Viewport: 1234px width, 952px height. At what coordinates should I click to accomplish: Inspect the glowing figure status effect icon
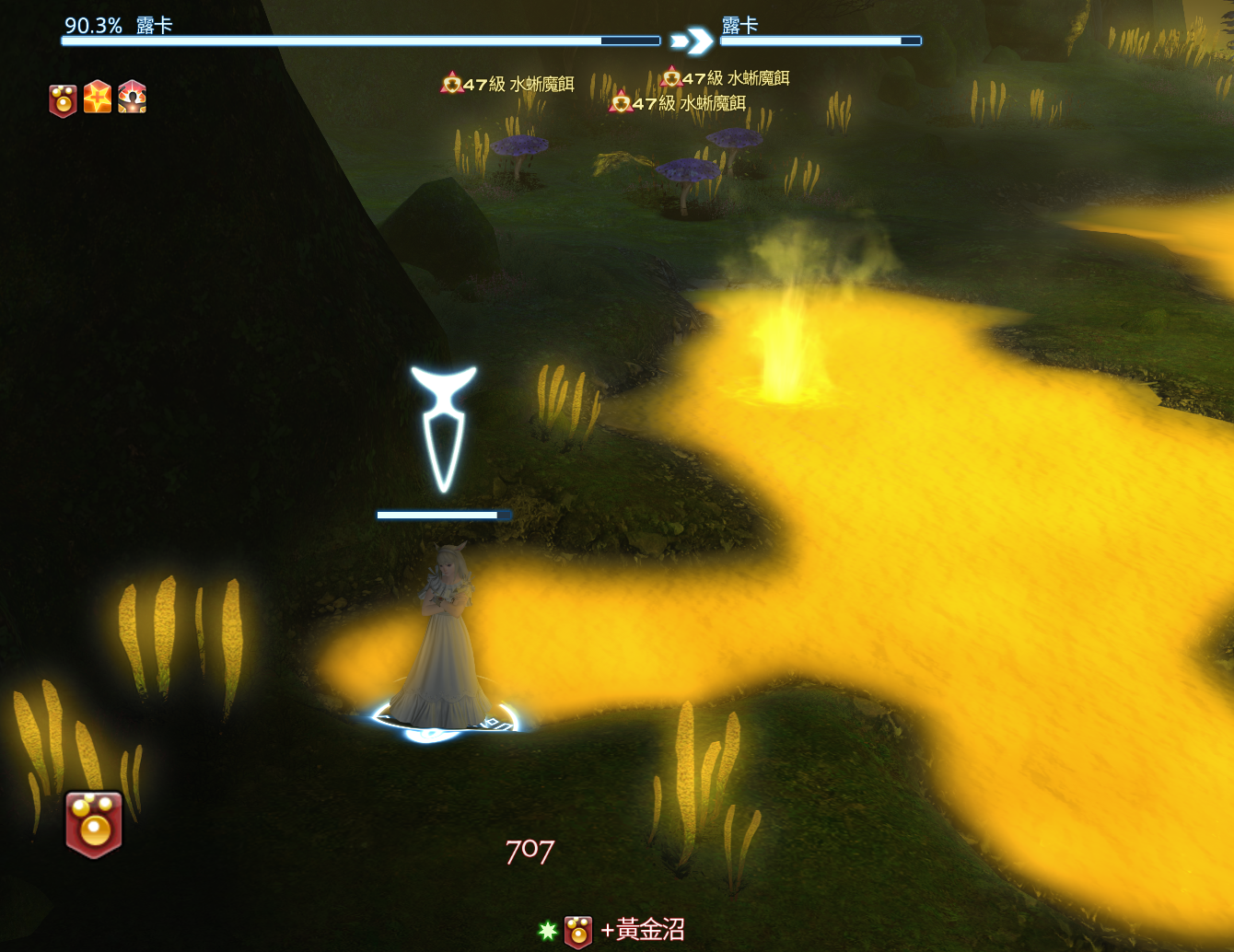[x=133, y=97]
